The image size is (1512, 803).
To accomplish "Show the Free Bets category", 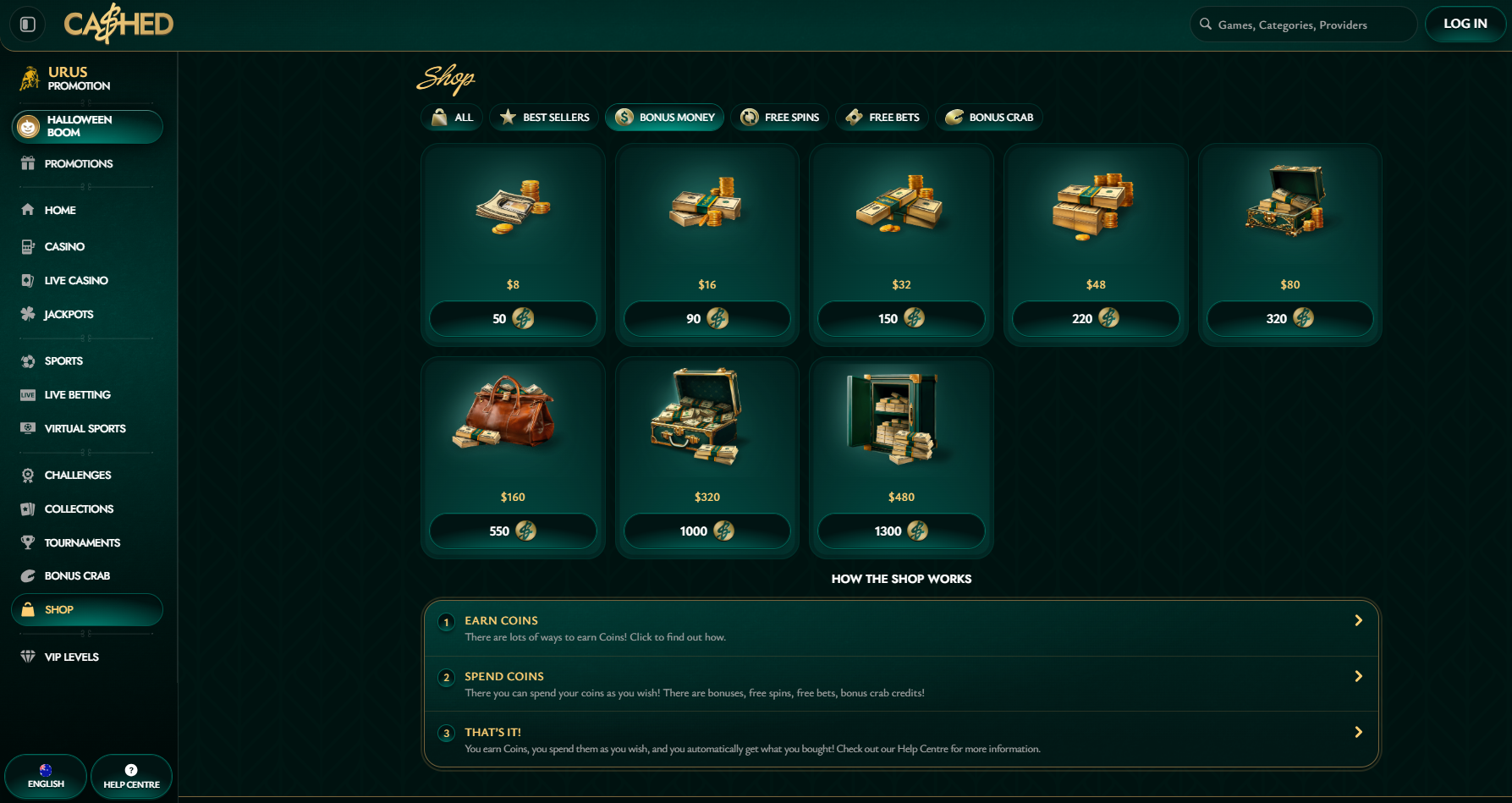I will pos(882,118).
